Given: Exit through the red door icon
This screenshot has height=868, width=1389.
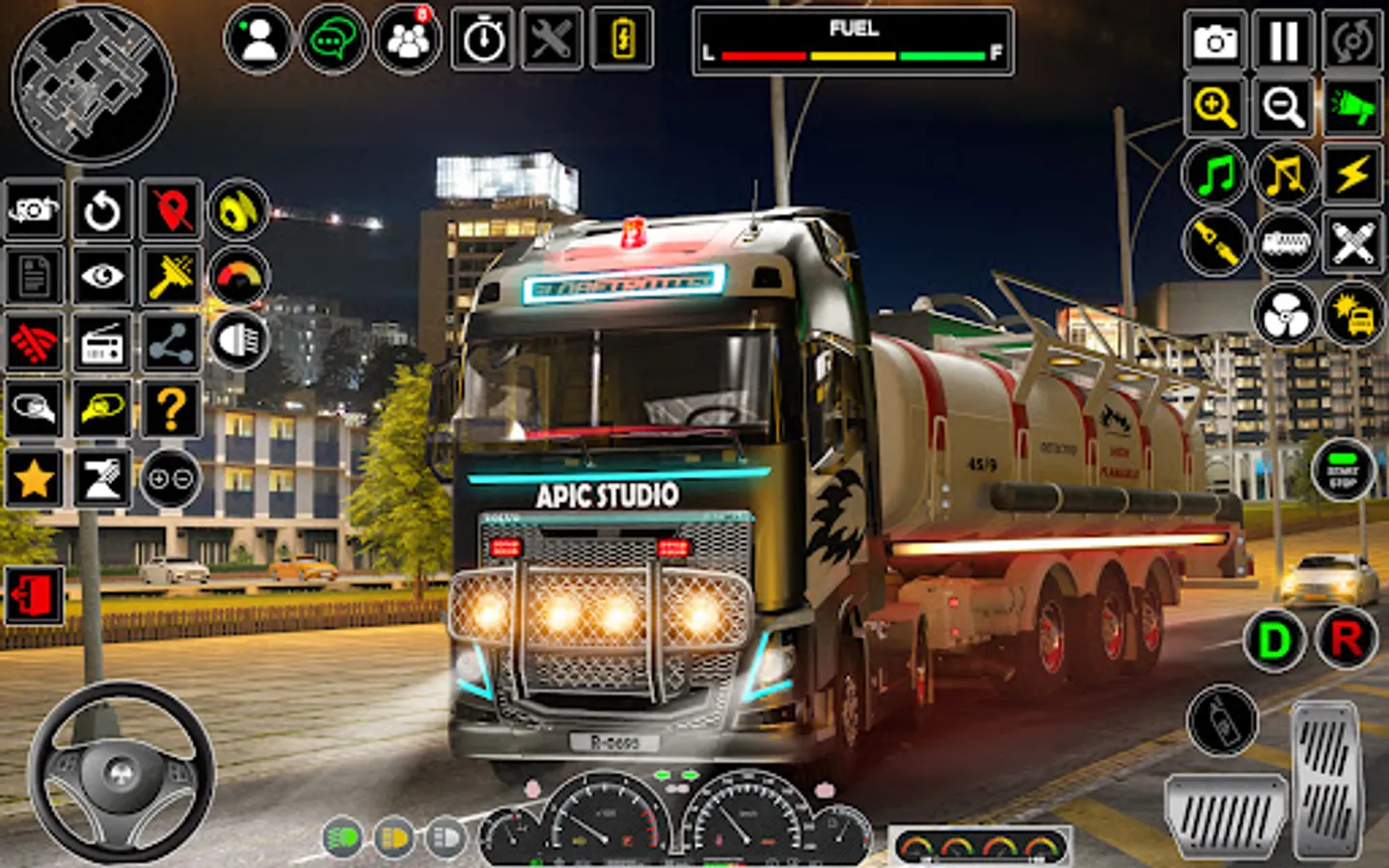Looking at the screenshot, I should pyautogui.click(x=34, y=594).
